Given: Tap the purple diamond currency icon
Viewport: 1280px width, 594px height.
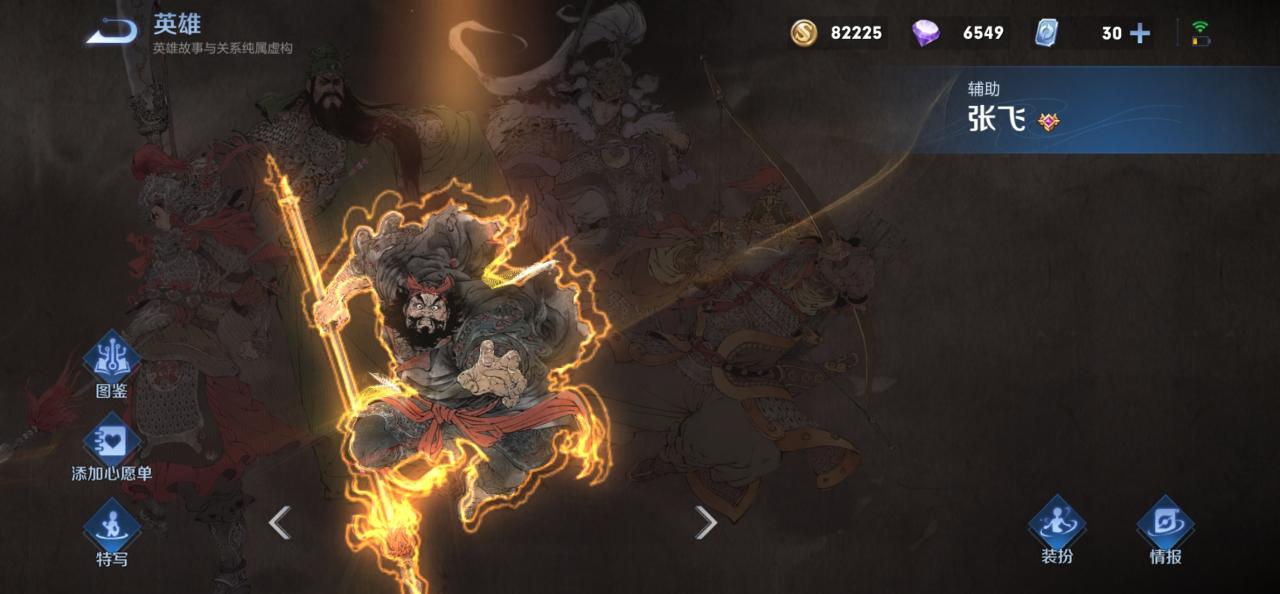Looking at the screenshot, I should tap(926, 33).
